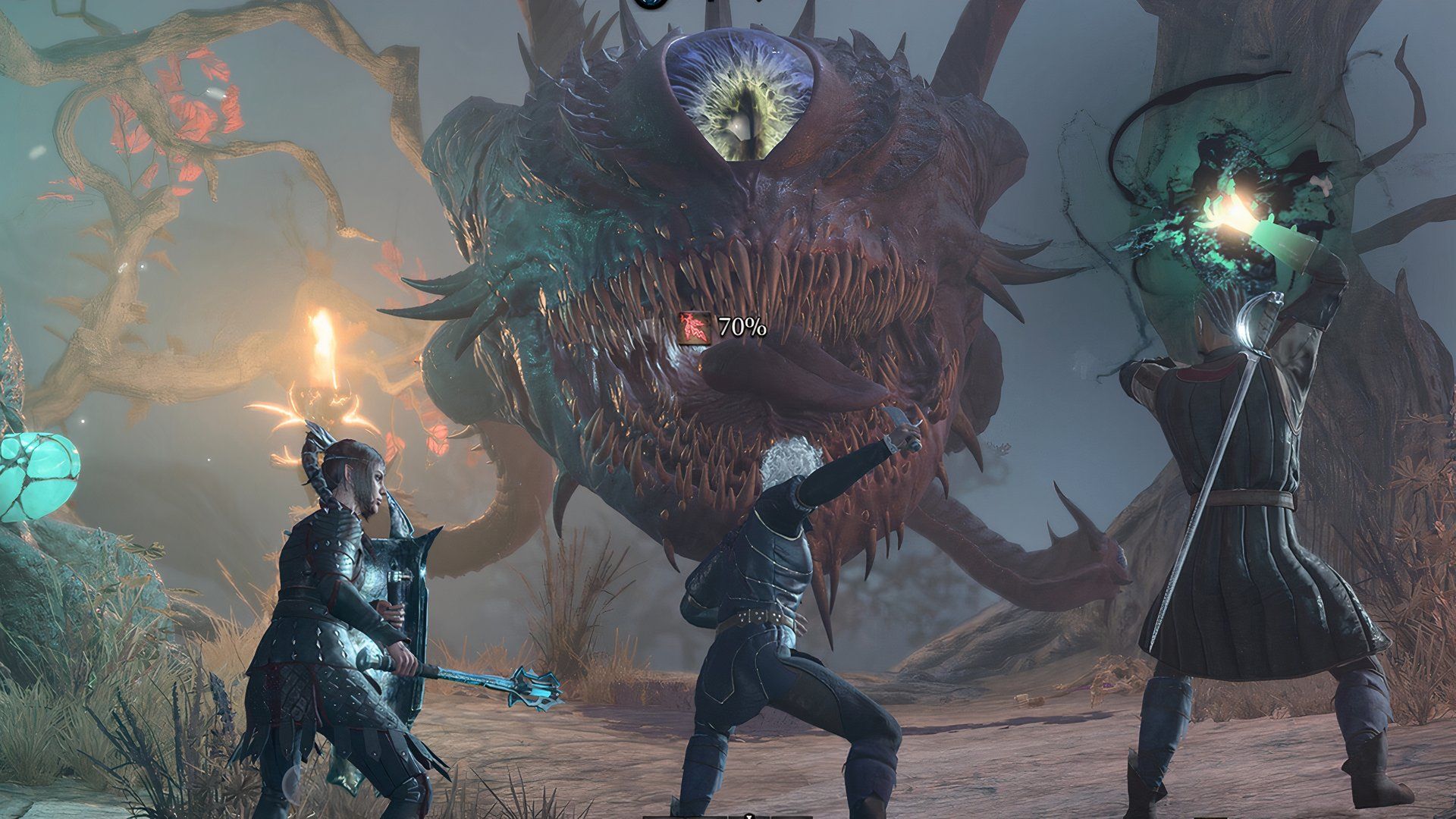Viewport: 1456px width, 819px height.
Task: Click the hotbar slot right of the hourglass
Action: click(x=791, y=817)
